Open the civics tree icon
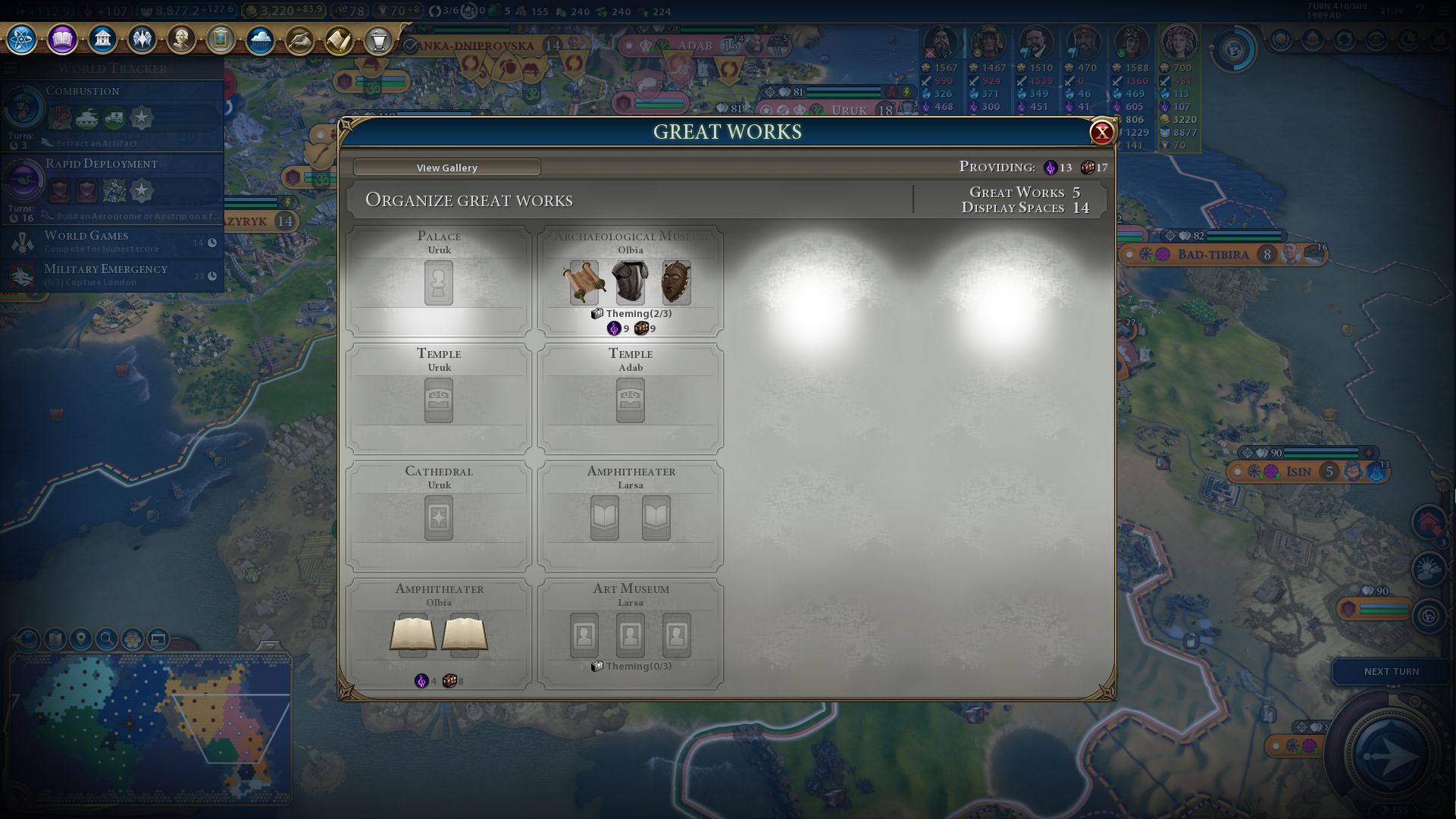The width and height of the screenshot is (1456, 819). 62,39
